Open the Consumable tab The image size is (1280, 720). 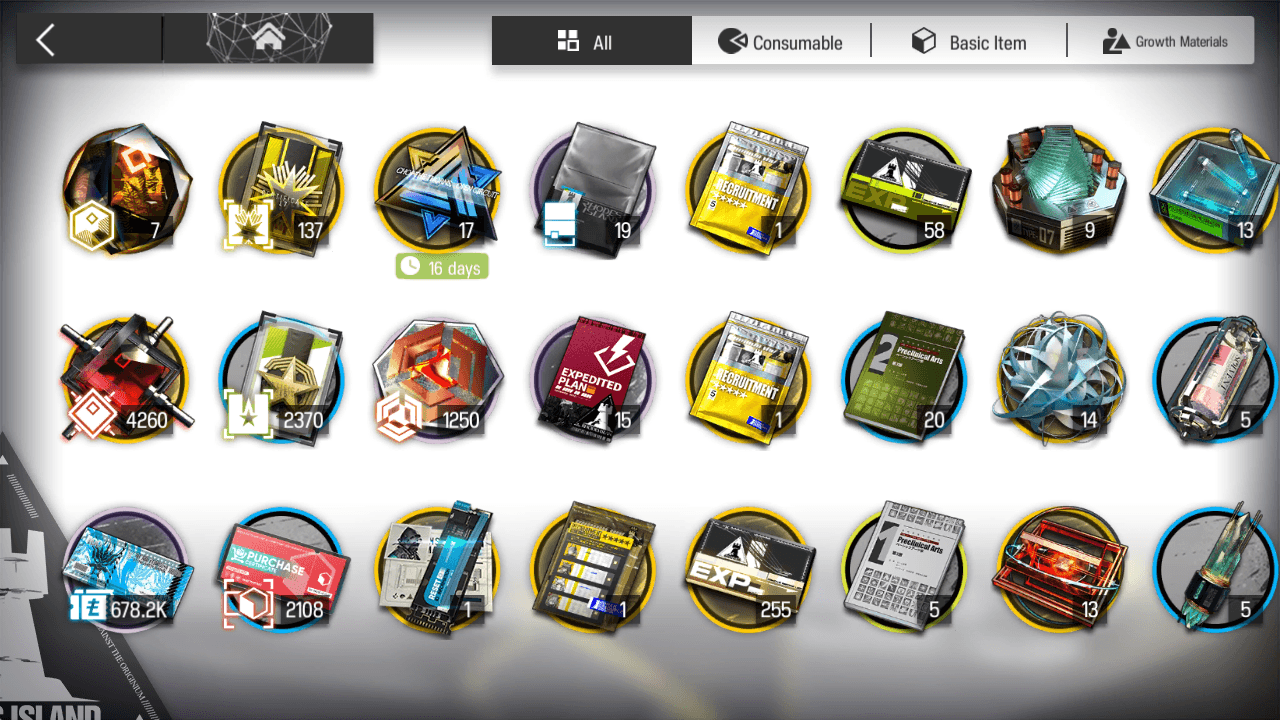point(781,42)
